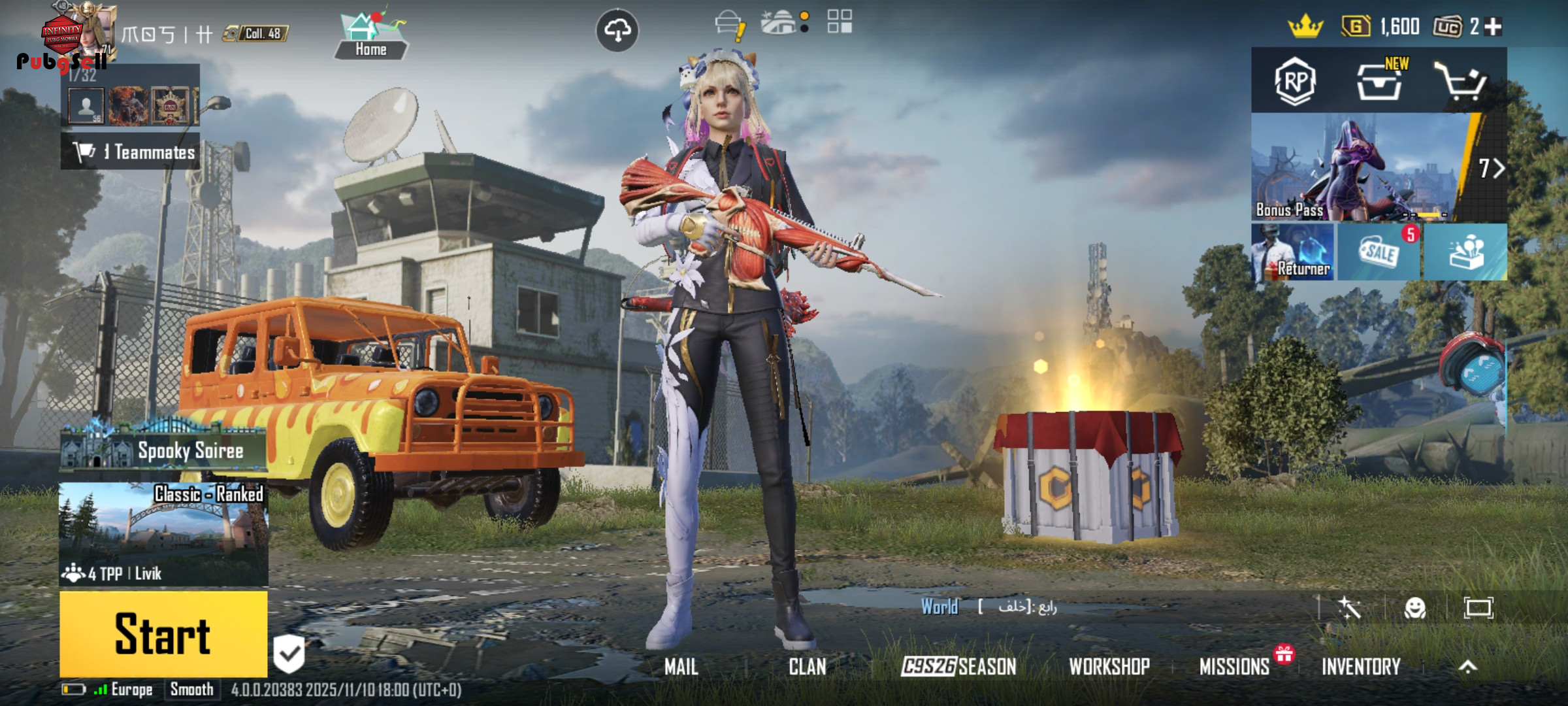
Task: Open the shopping cart shop
Action: click(x=1460, y=81)
